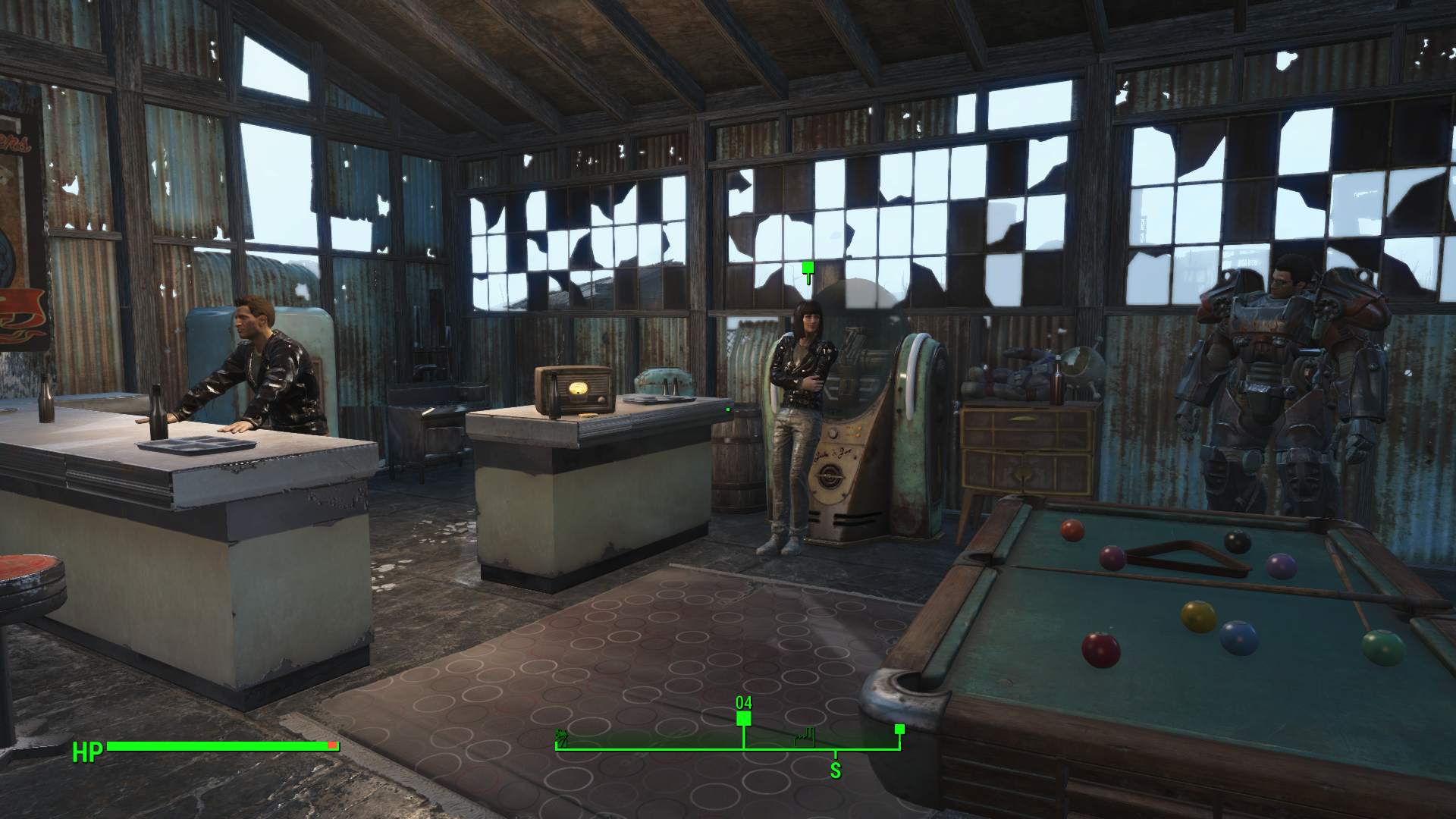
Task: Click the quest marker labeled 04 on compass
Action: coord(744,718)
